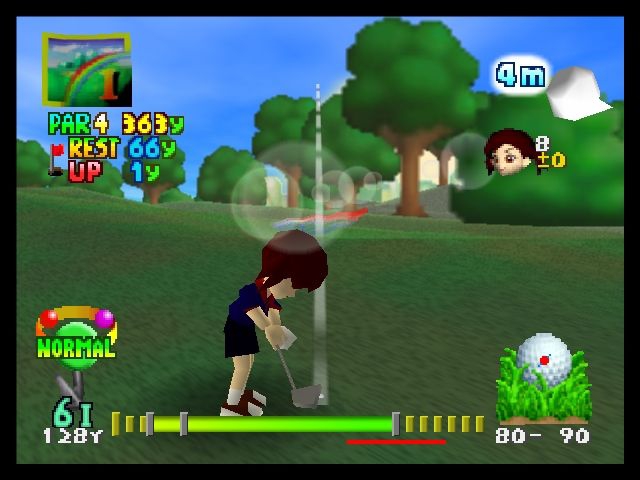Screen dimensions: 640x480
Task: Click the green swing power meter
Action: 270,424
